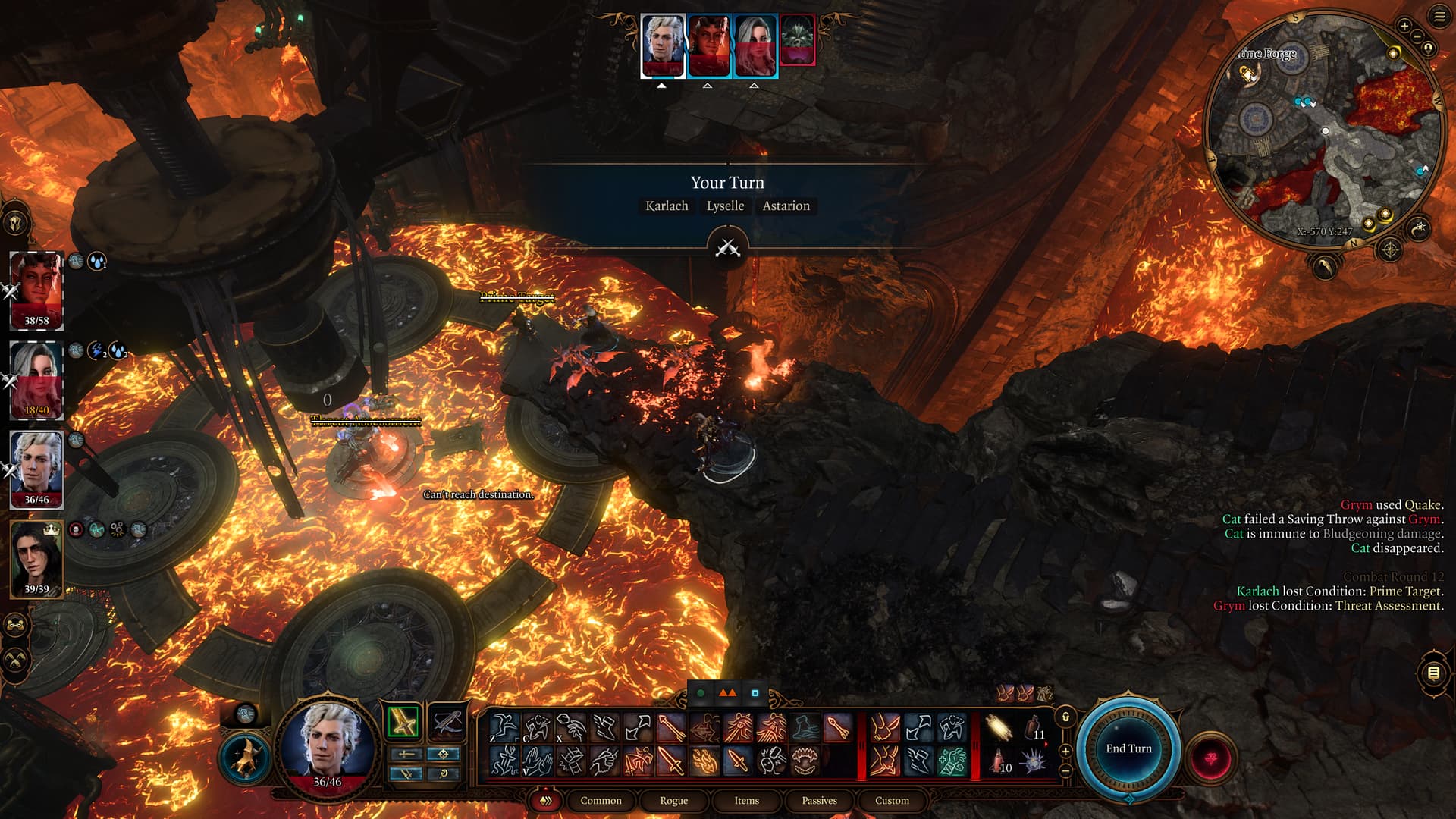Screen dimensions: 1456x819
Task: Use the scroll item in hotbar
Action: pyautogui.click(x=999, y=728)
